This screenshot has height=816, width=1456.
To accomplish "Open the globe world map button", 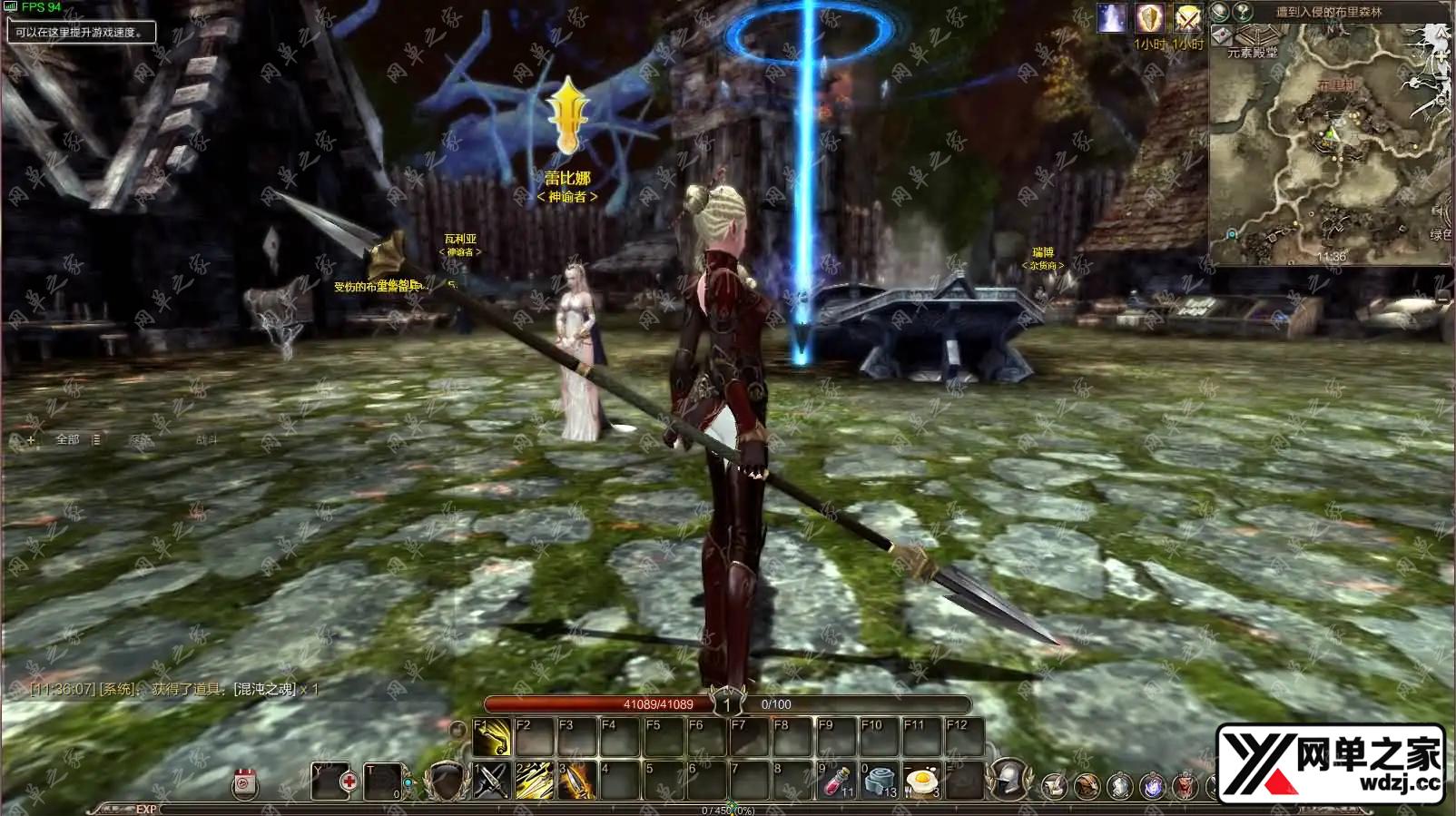I will click(x=1221, y=12).
